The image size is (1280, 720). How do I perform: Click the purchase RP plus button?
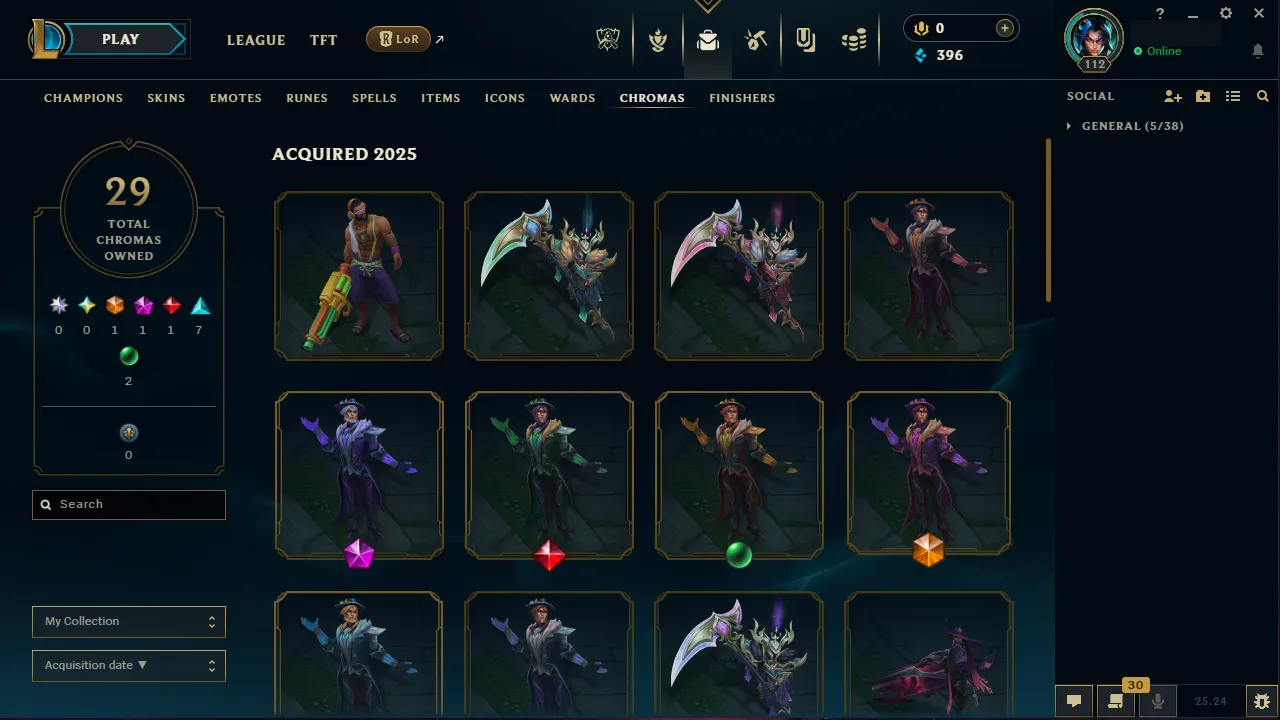1004,28
